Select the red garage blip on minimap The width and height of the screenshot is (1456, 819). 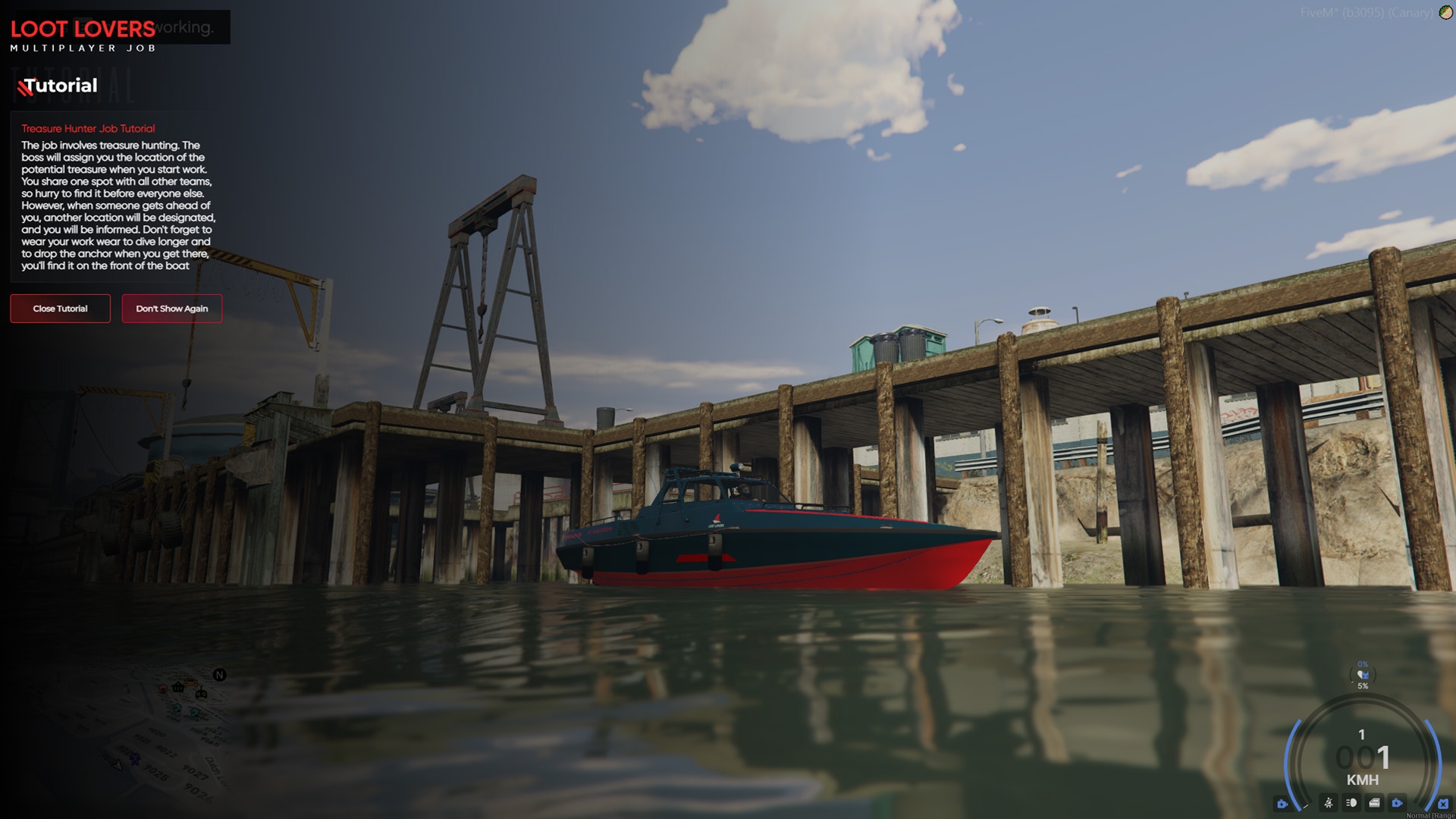[x=162, y=689]
